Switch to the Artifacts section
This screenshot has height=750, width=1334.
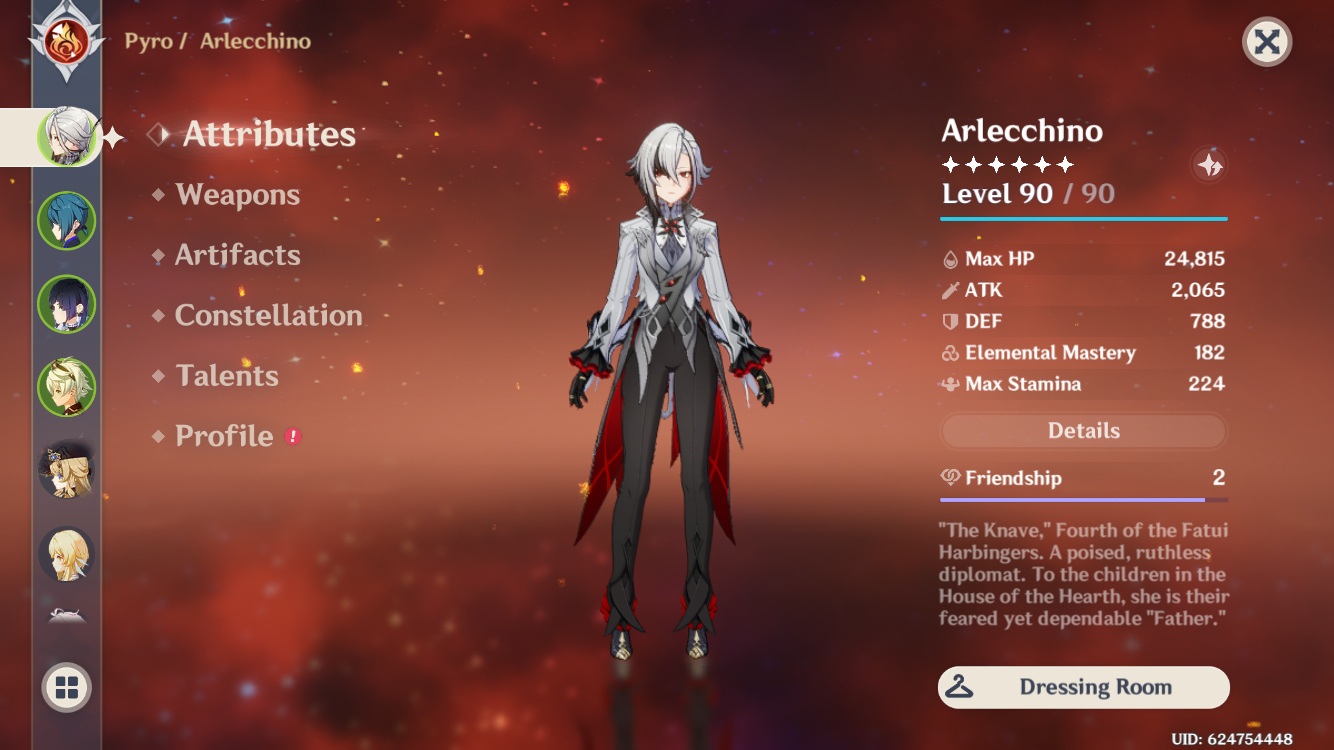pyautogui.click(x=238, y=255)
